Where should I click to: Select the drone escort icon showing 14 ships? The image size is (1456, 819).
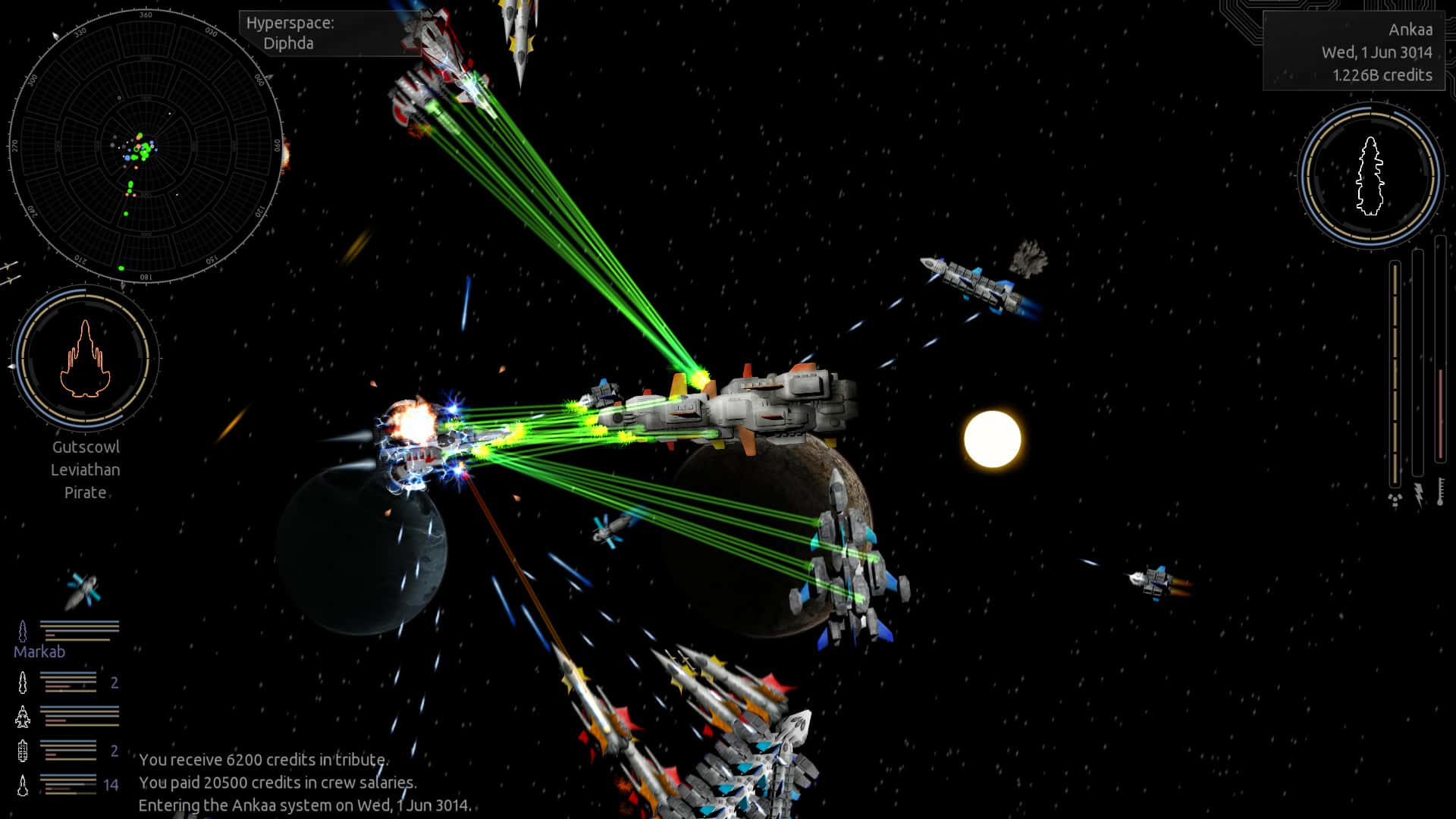[23, 783]
